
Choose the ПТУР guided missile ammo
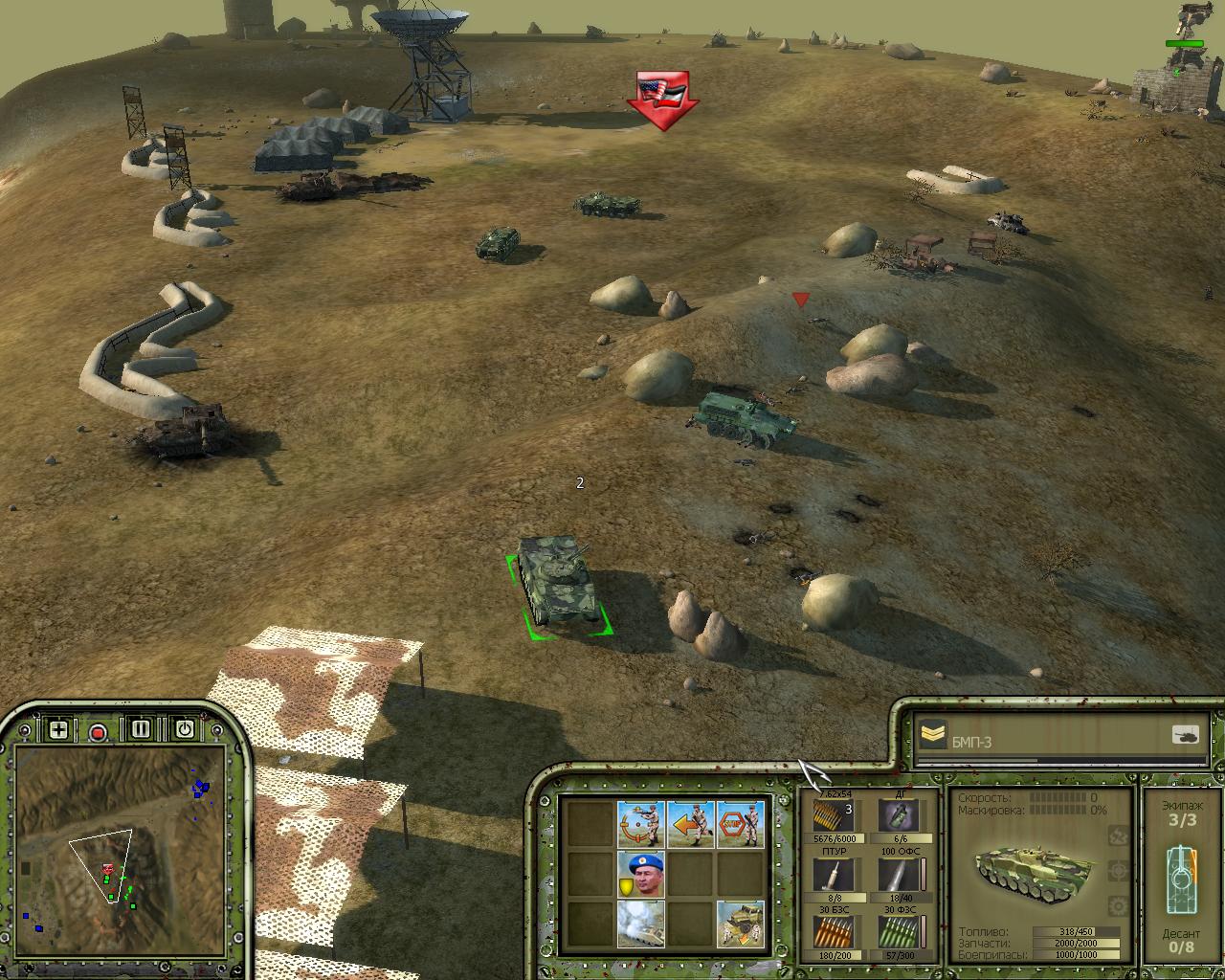click(831, 875)
